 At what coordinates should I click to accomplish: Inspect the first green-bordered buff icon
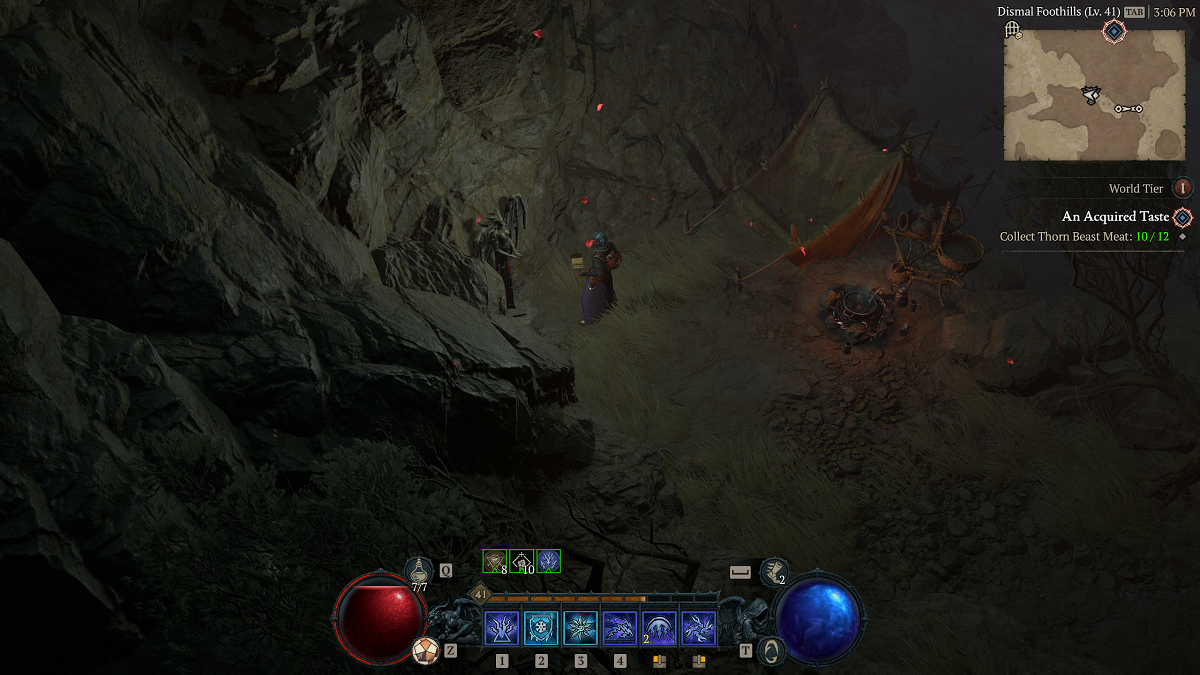click(495, 561)
